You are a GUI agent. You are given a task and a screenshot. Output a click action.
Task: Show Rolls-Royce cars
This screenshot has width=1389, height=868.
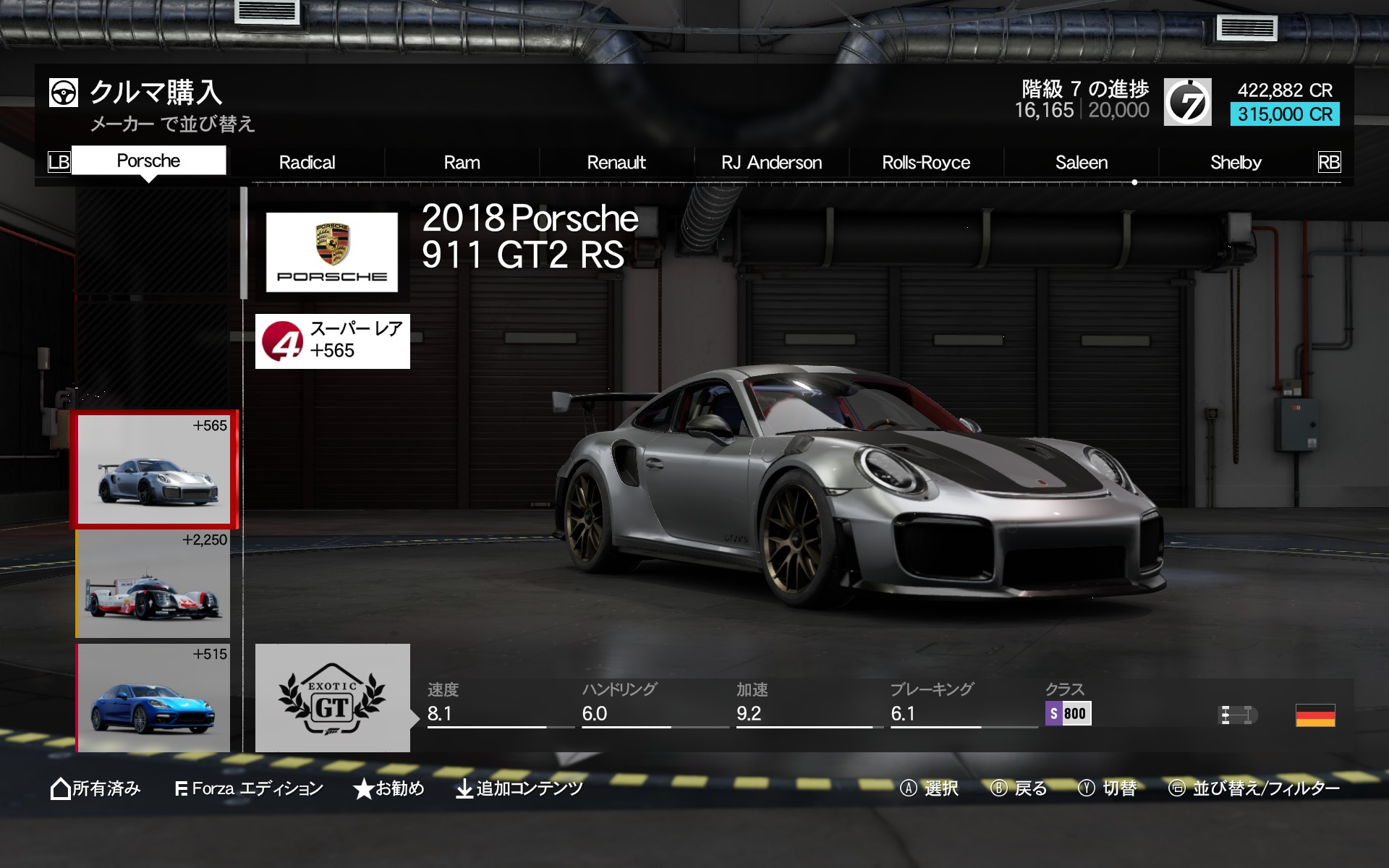pos(926,163)
